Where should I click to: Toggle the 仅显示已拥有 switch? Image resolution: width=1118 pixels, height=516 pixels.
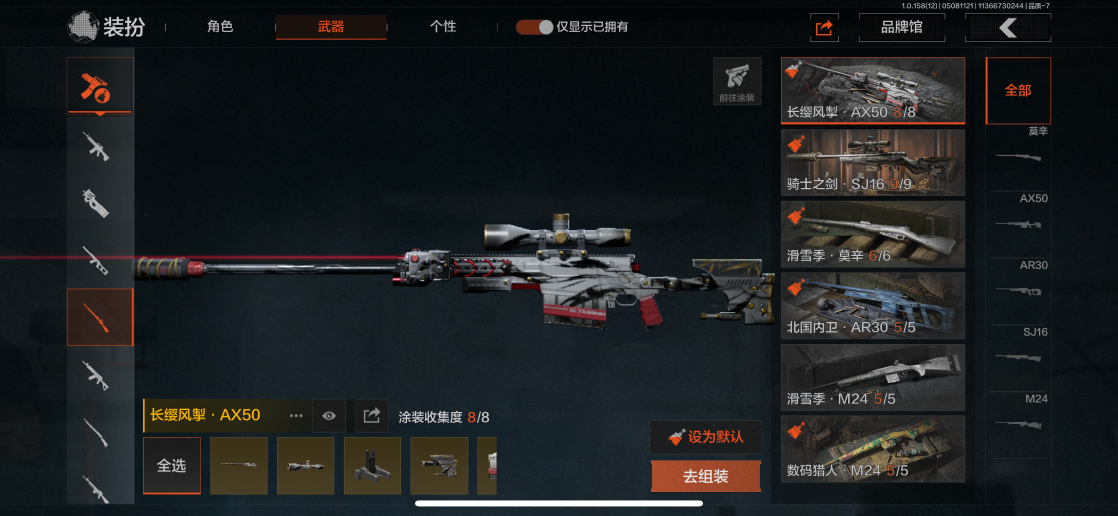[x=535, y=27]
